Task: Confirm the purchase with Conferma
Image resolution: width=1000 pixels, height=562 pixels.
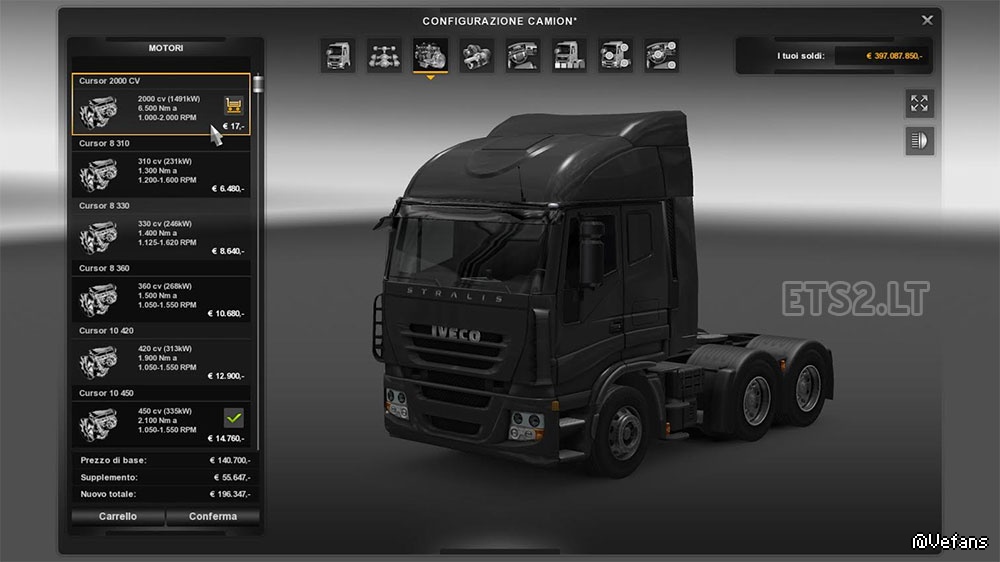Action: click(214, 517)
